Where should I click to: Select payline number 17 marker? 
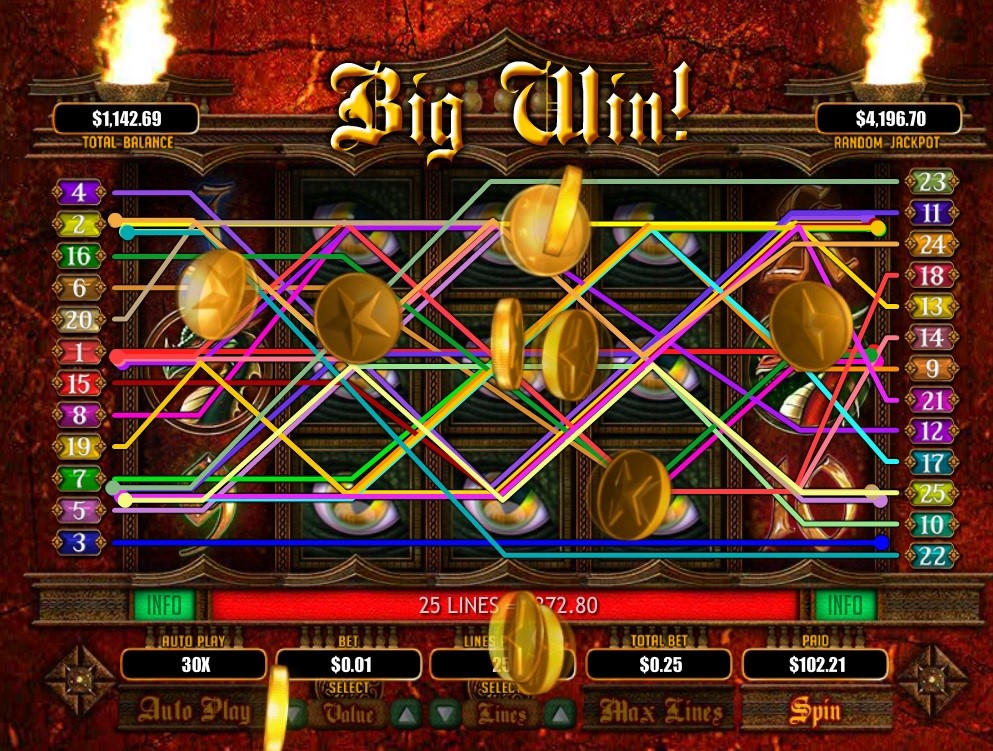pos(931,463)
